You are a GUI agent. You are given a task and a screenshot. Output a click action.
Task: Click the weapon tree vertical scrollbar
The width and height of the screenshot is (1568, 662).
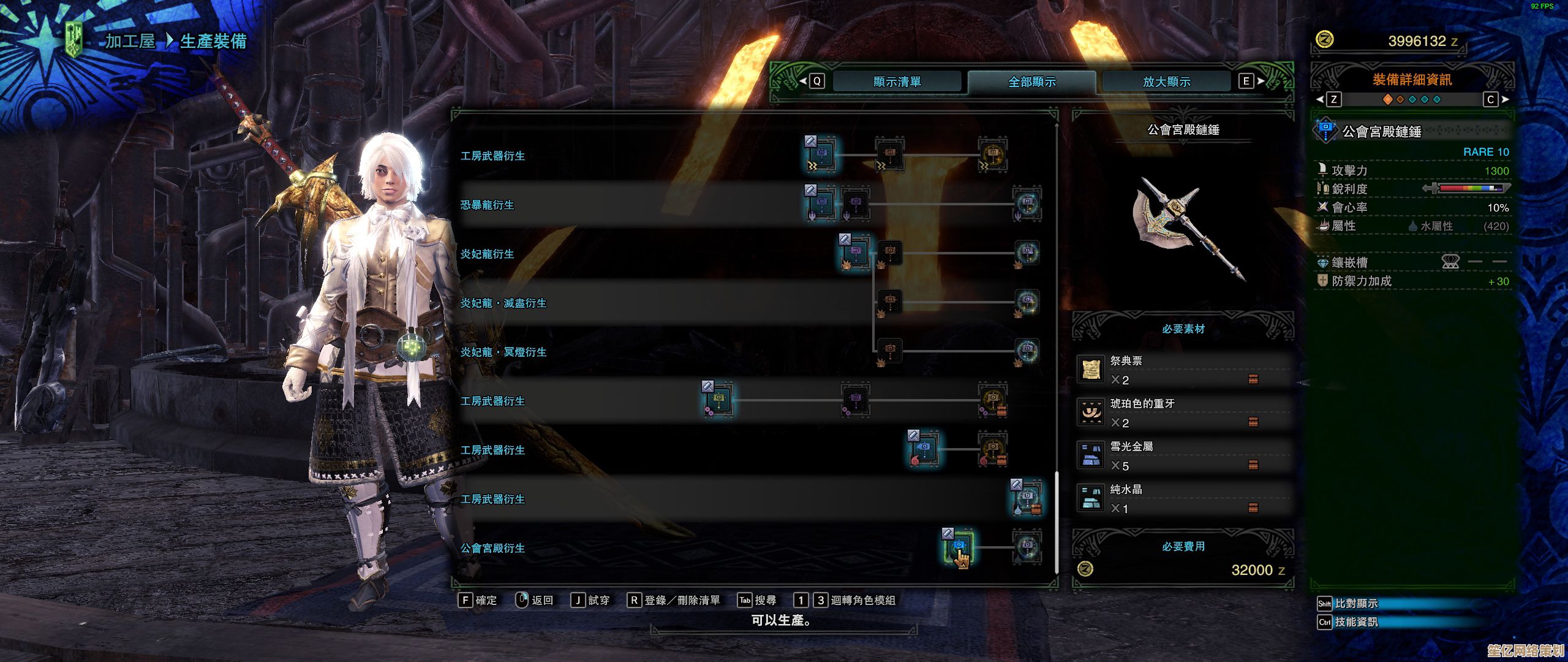[1057, 522]
